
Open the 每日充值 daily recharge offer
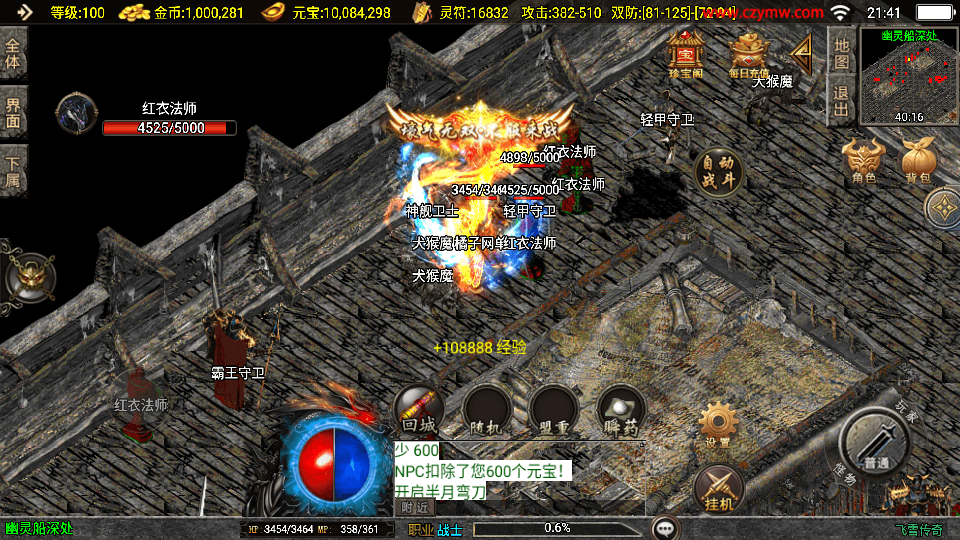pos(749,53)
